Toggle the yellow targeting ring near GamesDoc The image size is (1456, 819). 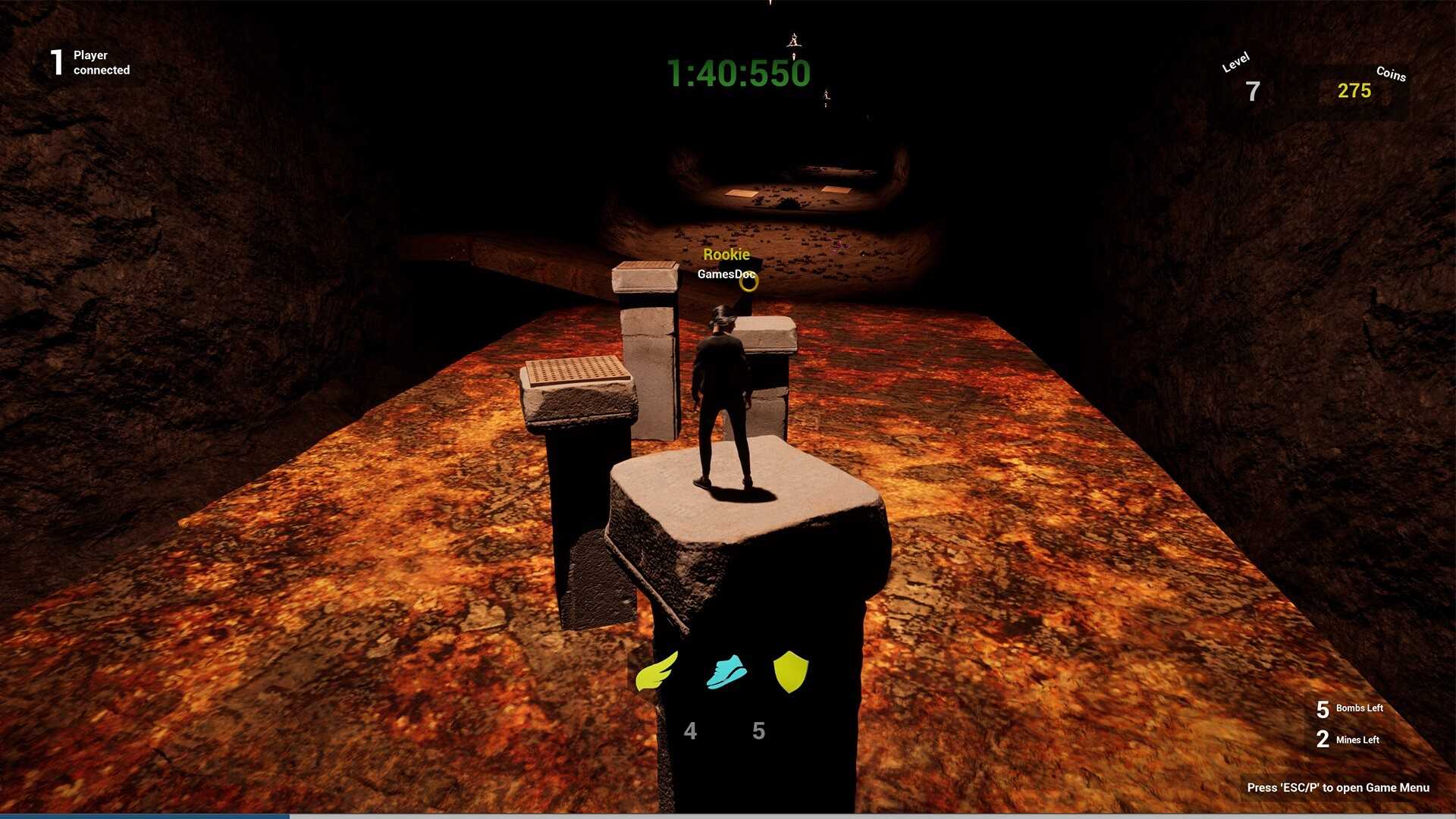748,282
